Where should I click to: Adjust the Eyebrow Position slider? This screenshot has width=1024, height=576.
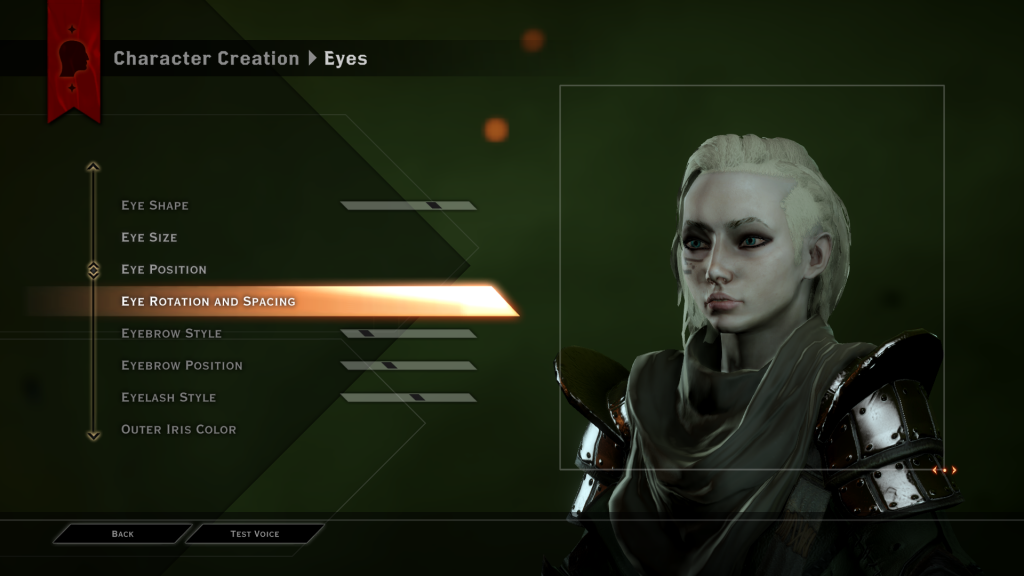[408, 366]
